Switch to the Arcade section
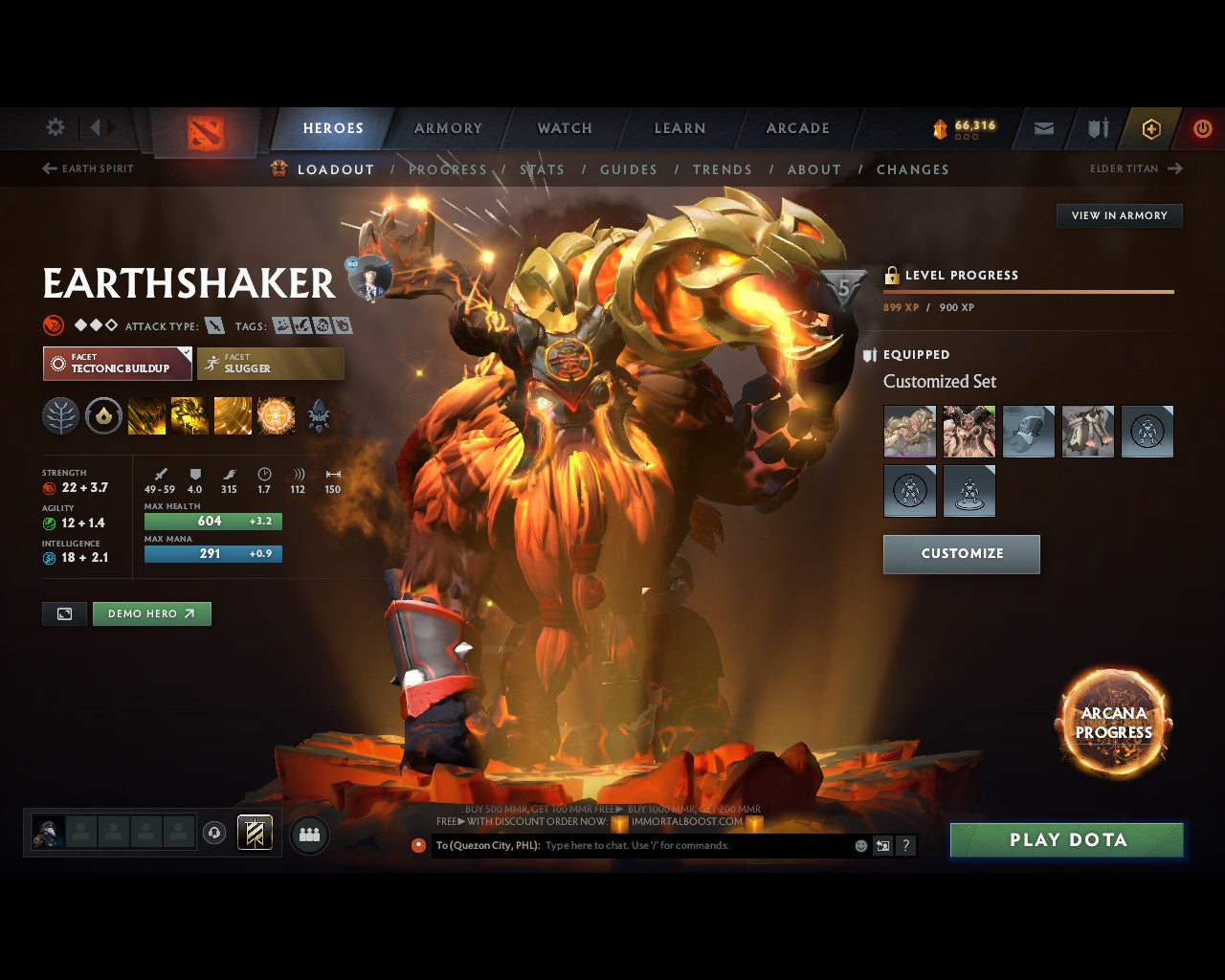 (797, 128)
